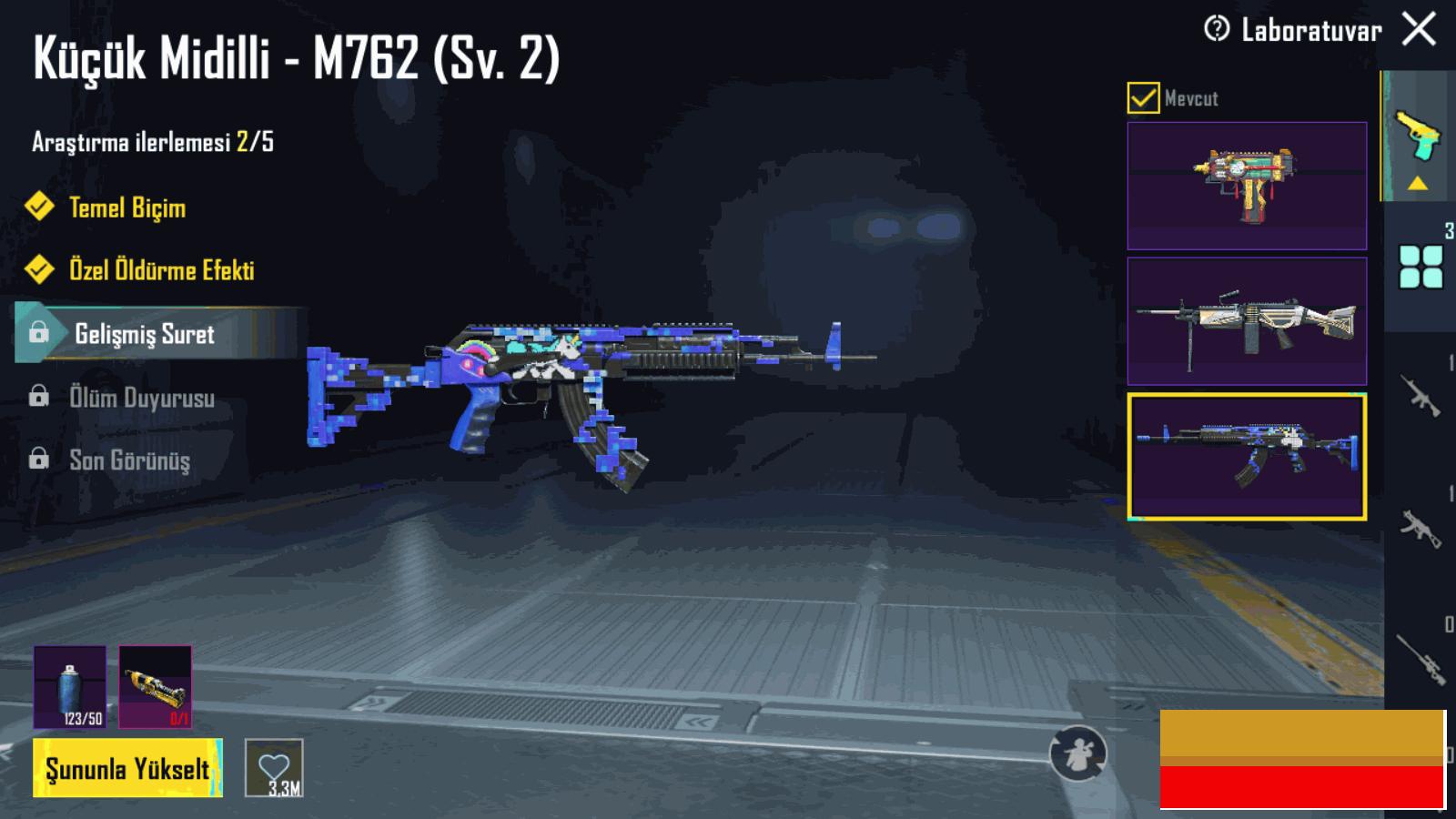Screen dimensions: 1456x819
Task: Open the four-squares grid category tab
Action: [x=1421, y=267]
